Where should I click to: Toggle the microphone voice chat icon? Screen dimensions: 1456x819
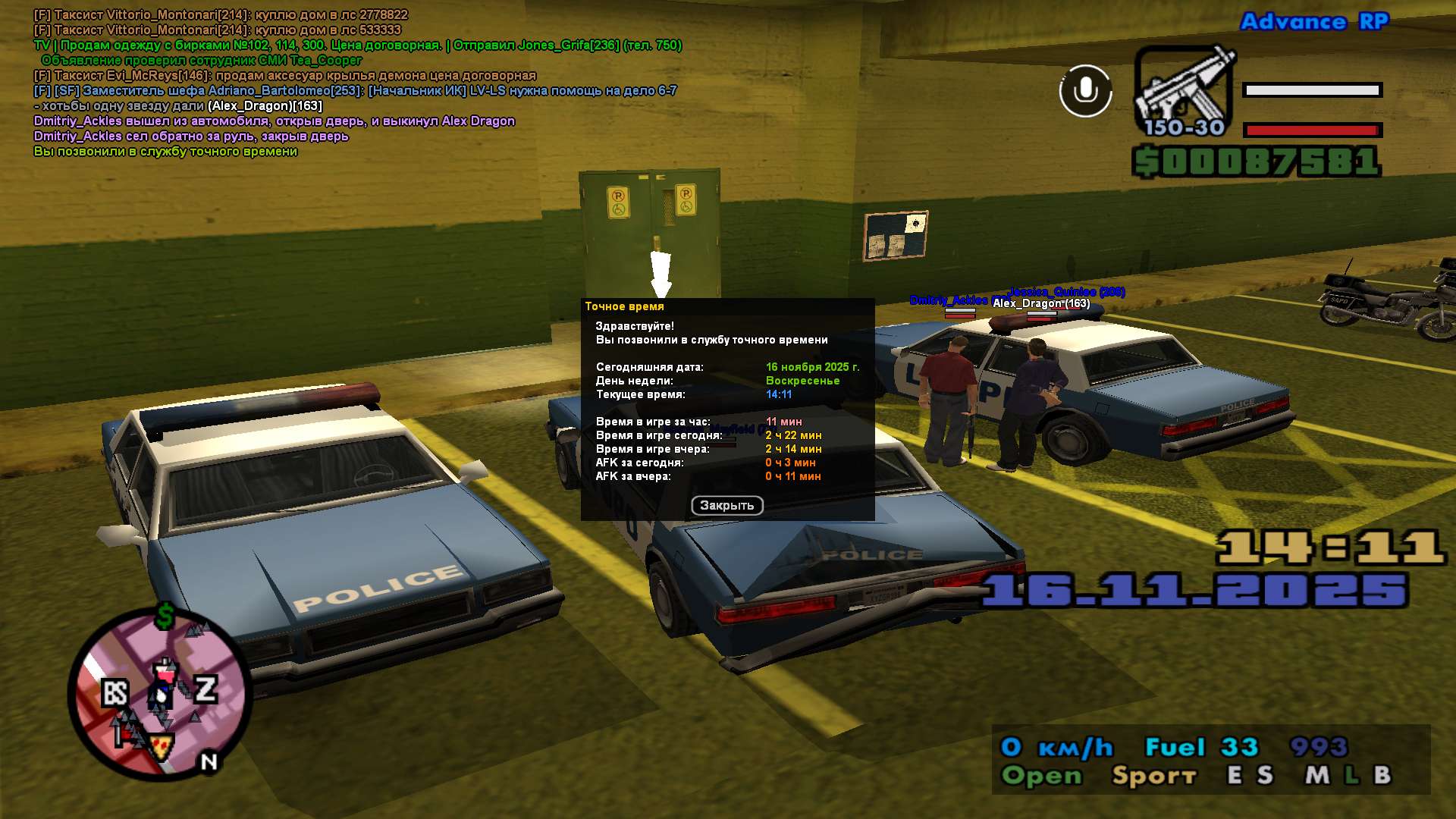coord(1085,91)
